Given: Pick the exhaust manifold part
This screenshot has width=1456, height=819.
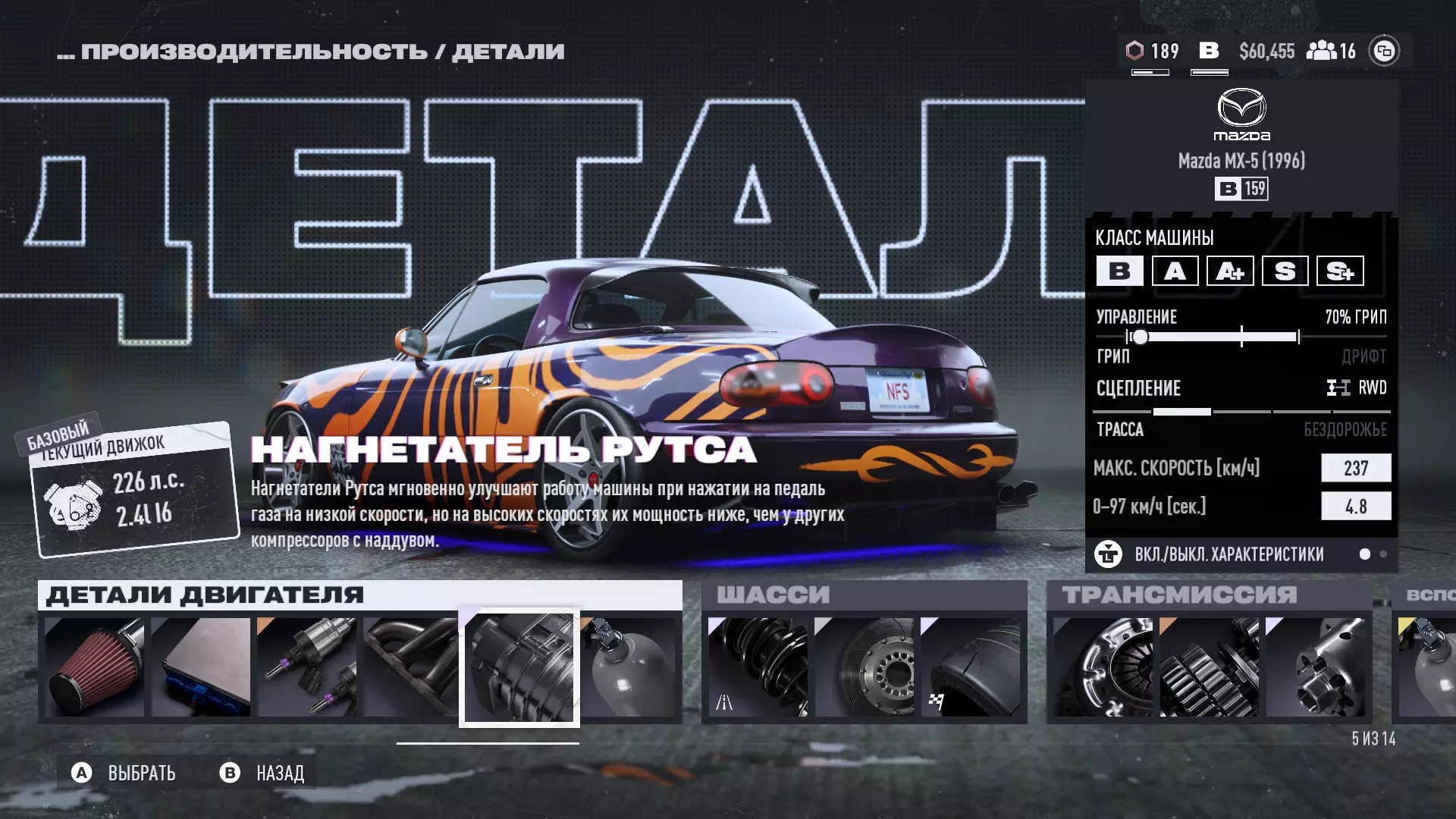Looking at the screenshot, I should 411,667.
